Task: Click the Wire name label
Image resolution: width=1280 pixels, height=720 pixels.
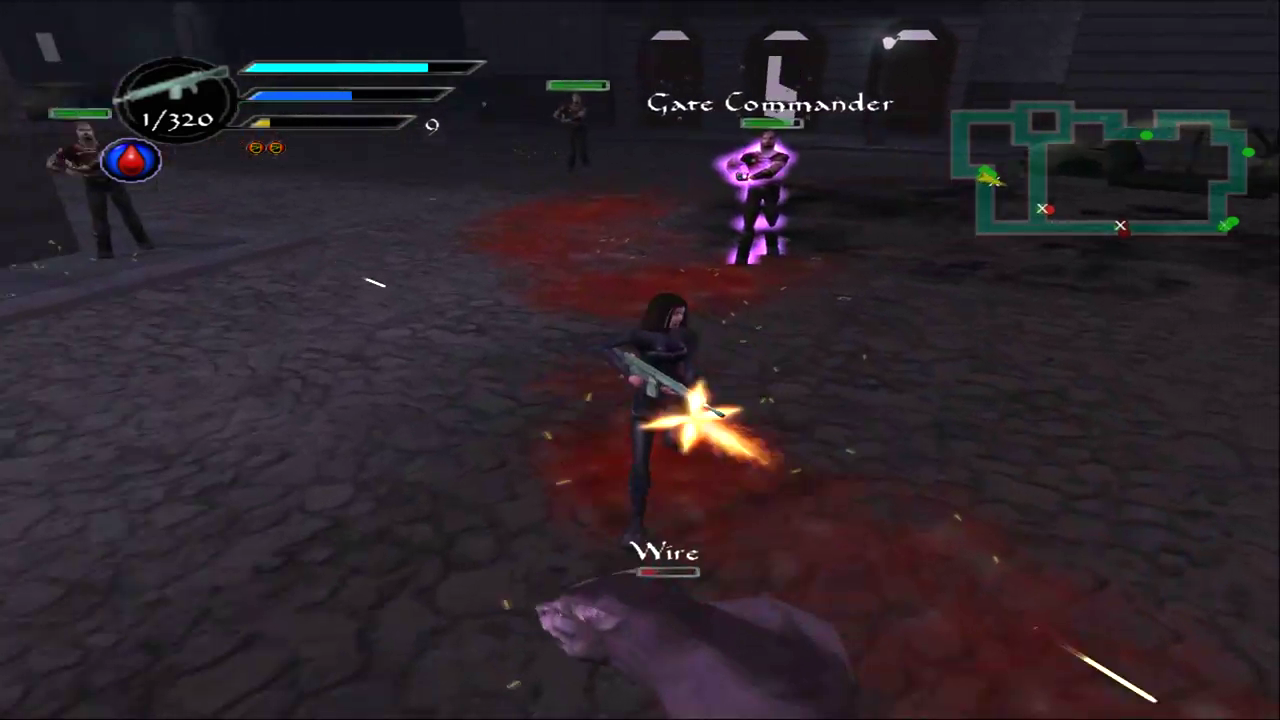Action: [666, 552]
